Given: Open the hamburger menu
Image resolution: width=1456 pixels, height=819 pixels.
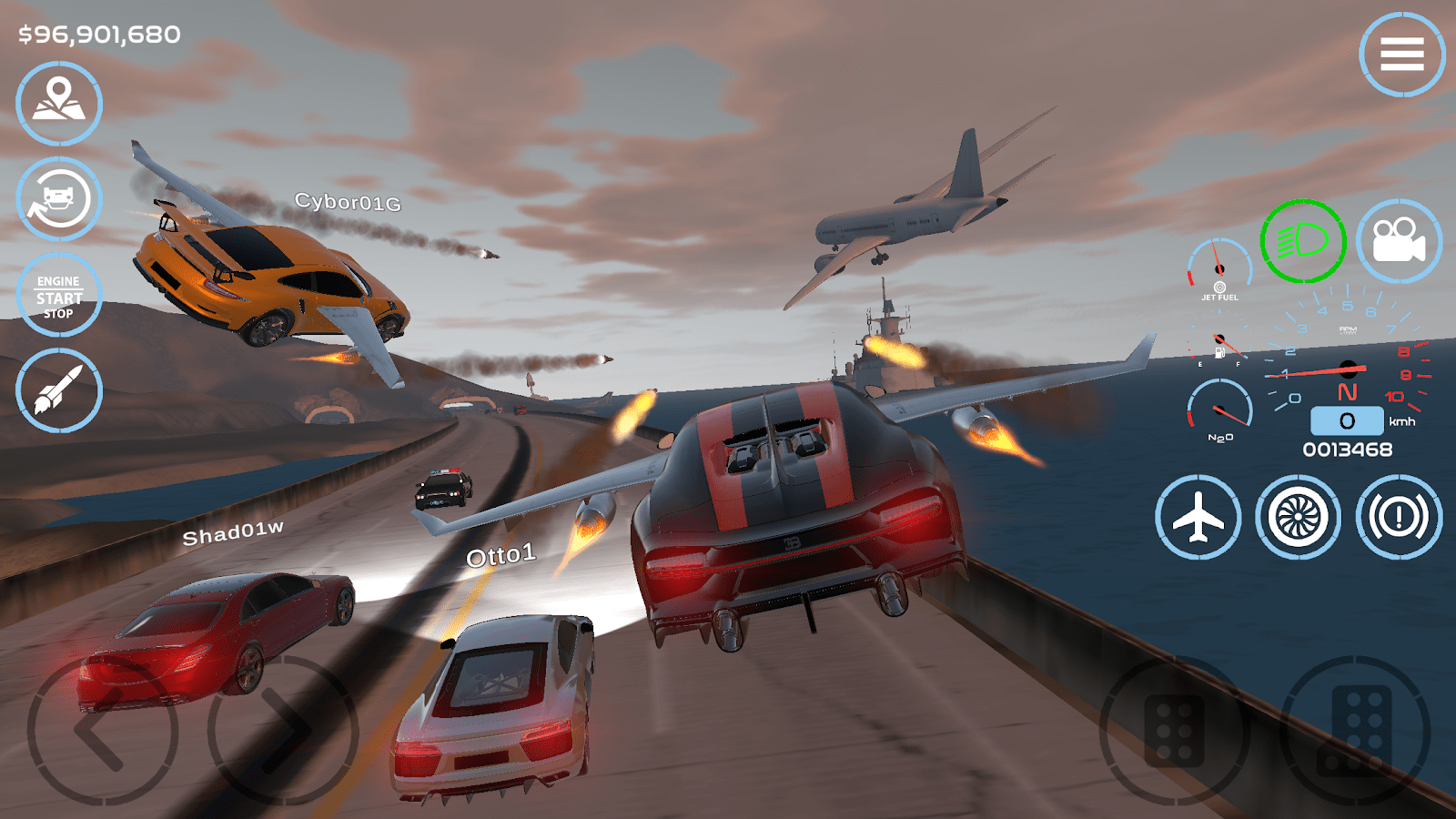Looking at the screenshot, I should tap(1402, 55).
